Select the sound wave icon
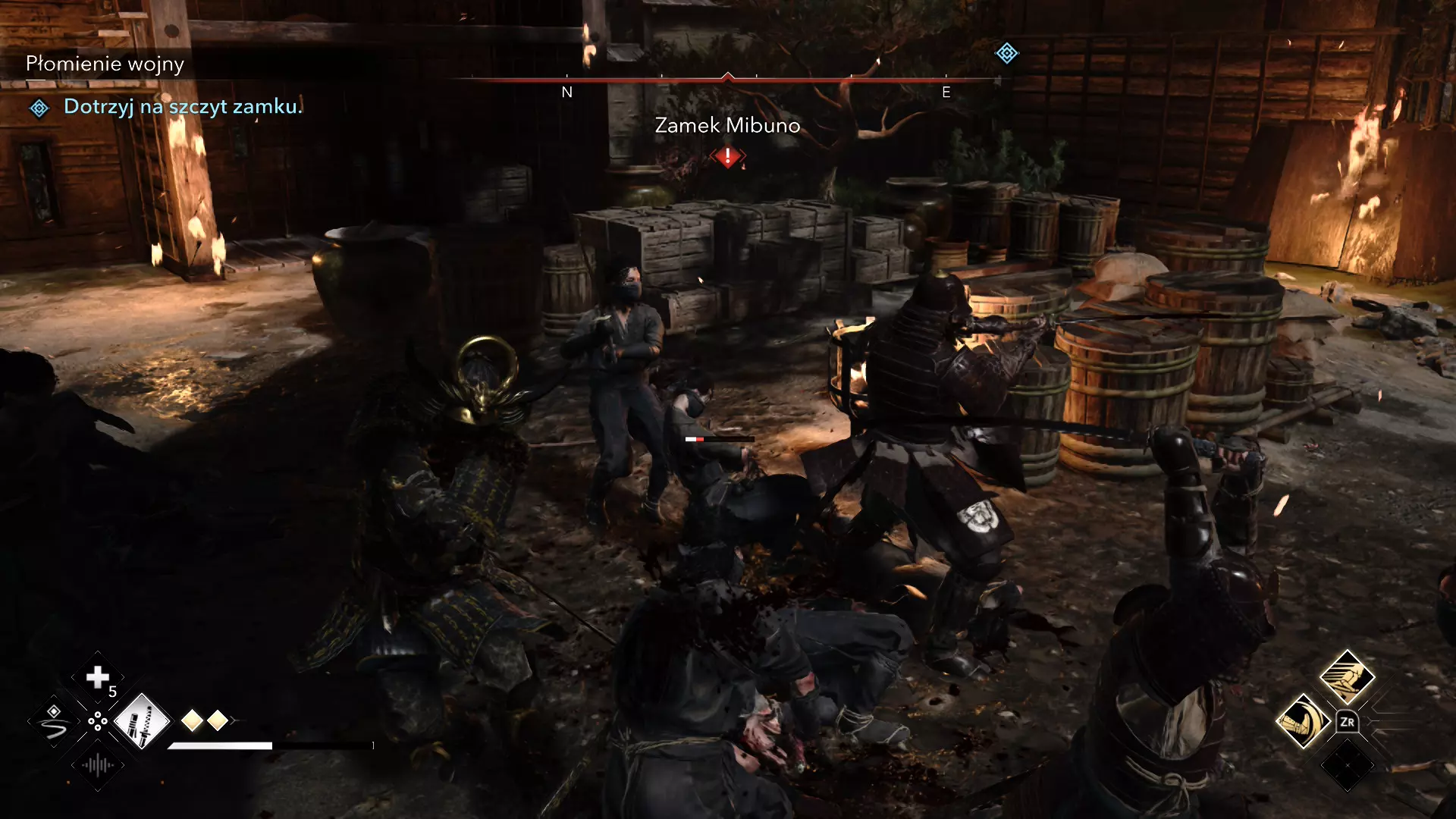This screenshot has height=819, width=1456. (98, 764)
